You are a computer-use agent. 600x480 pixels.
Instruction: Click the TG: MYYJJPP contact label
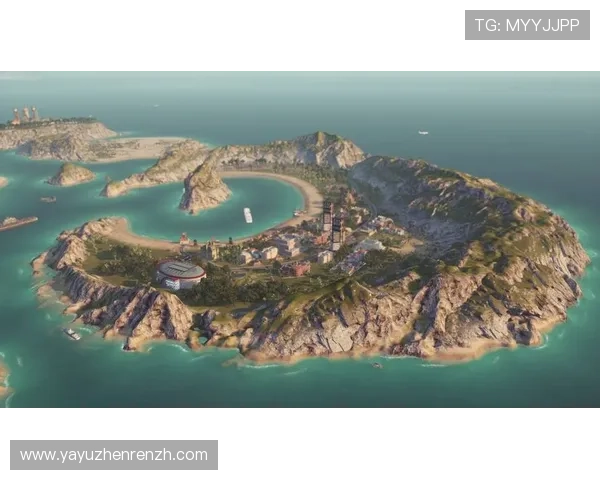(527, 25)
